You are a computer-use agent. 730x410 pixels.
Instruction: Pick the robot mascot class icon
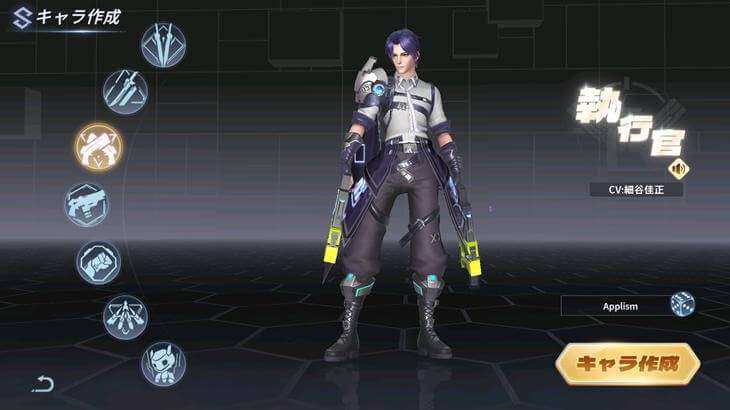[x=162, y=362]
